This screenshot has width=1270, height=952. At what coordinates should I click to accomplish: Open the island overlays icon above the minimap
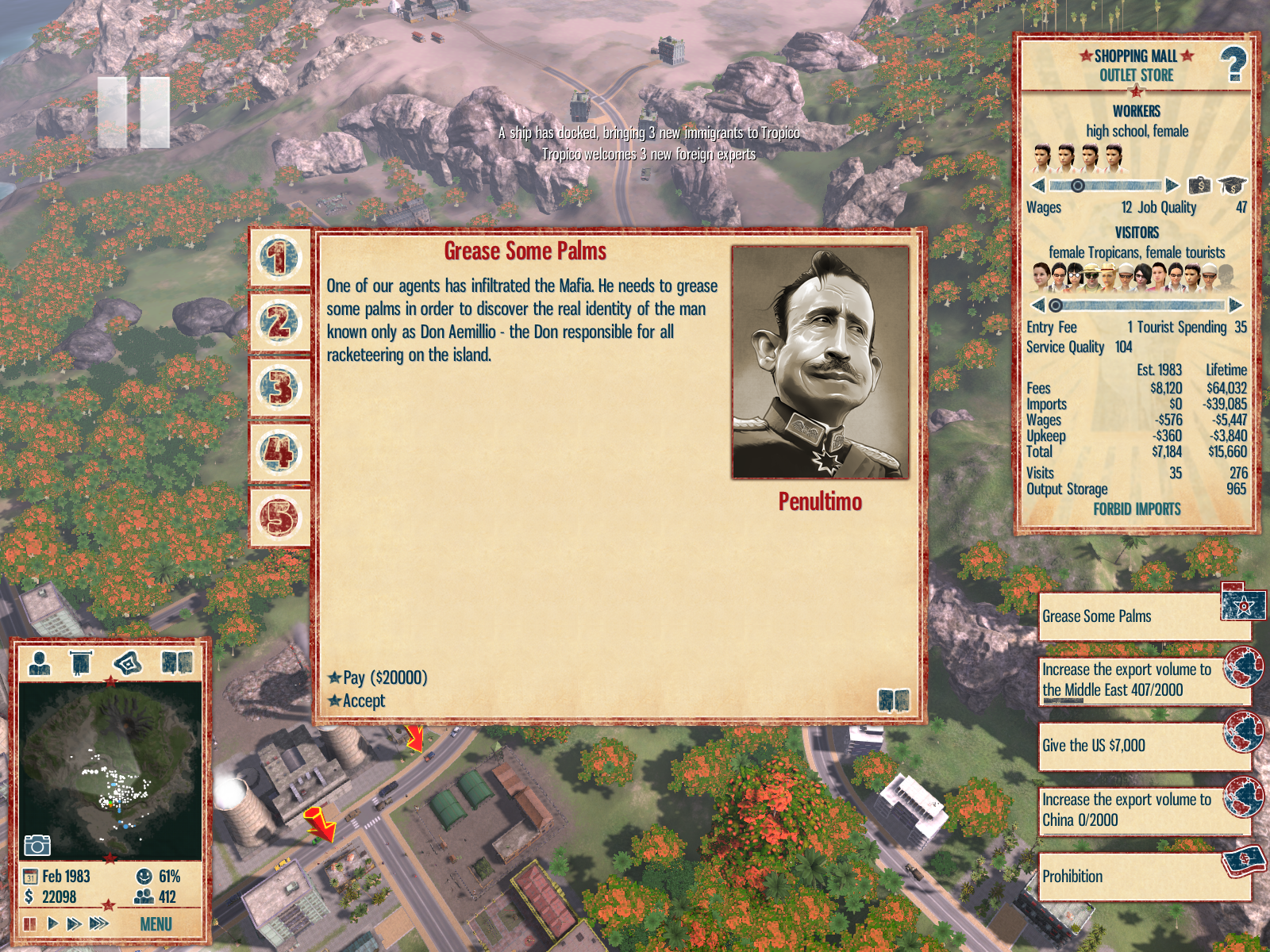[x=128, y=662]
